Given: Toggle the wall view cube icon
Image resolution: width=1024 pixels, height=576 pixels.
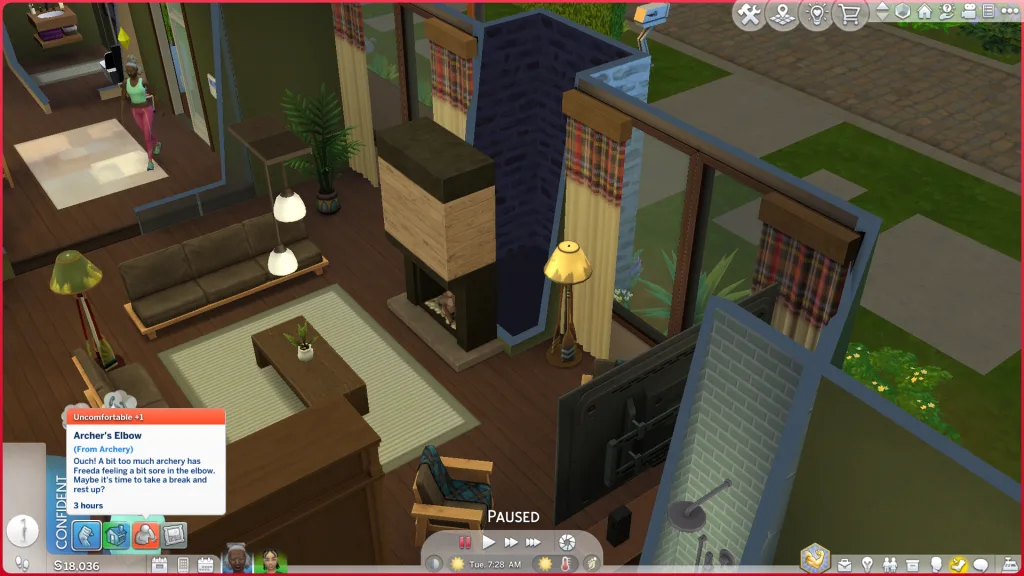Looking at the screenshot, I should tap(904, 12).
